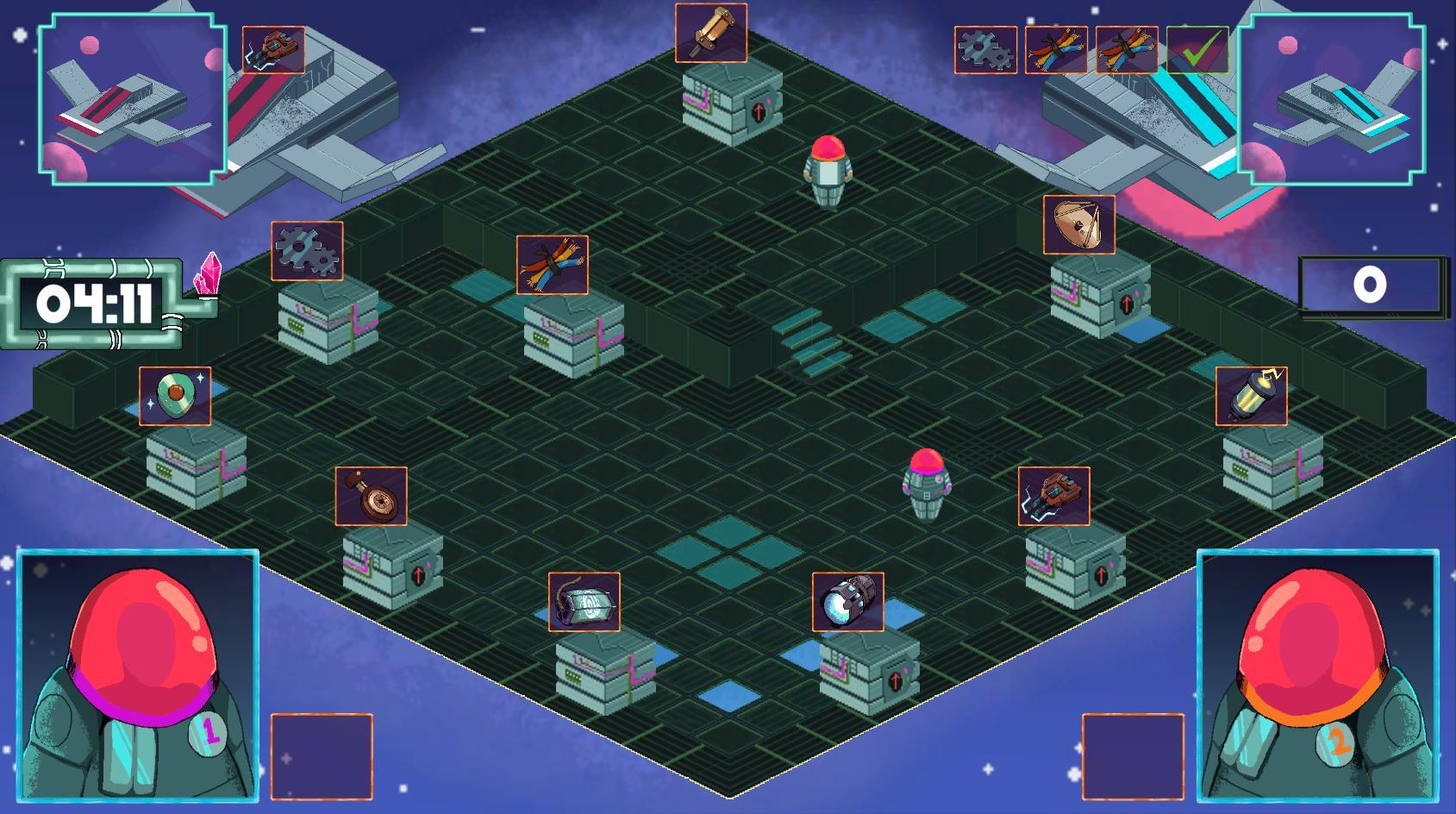Image resolution: width=1456 pixels, height=814 pixels.
Task: Choose the gears part beside the checkmark row
Action: pos(985,49)
